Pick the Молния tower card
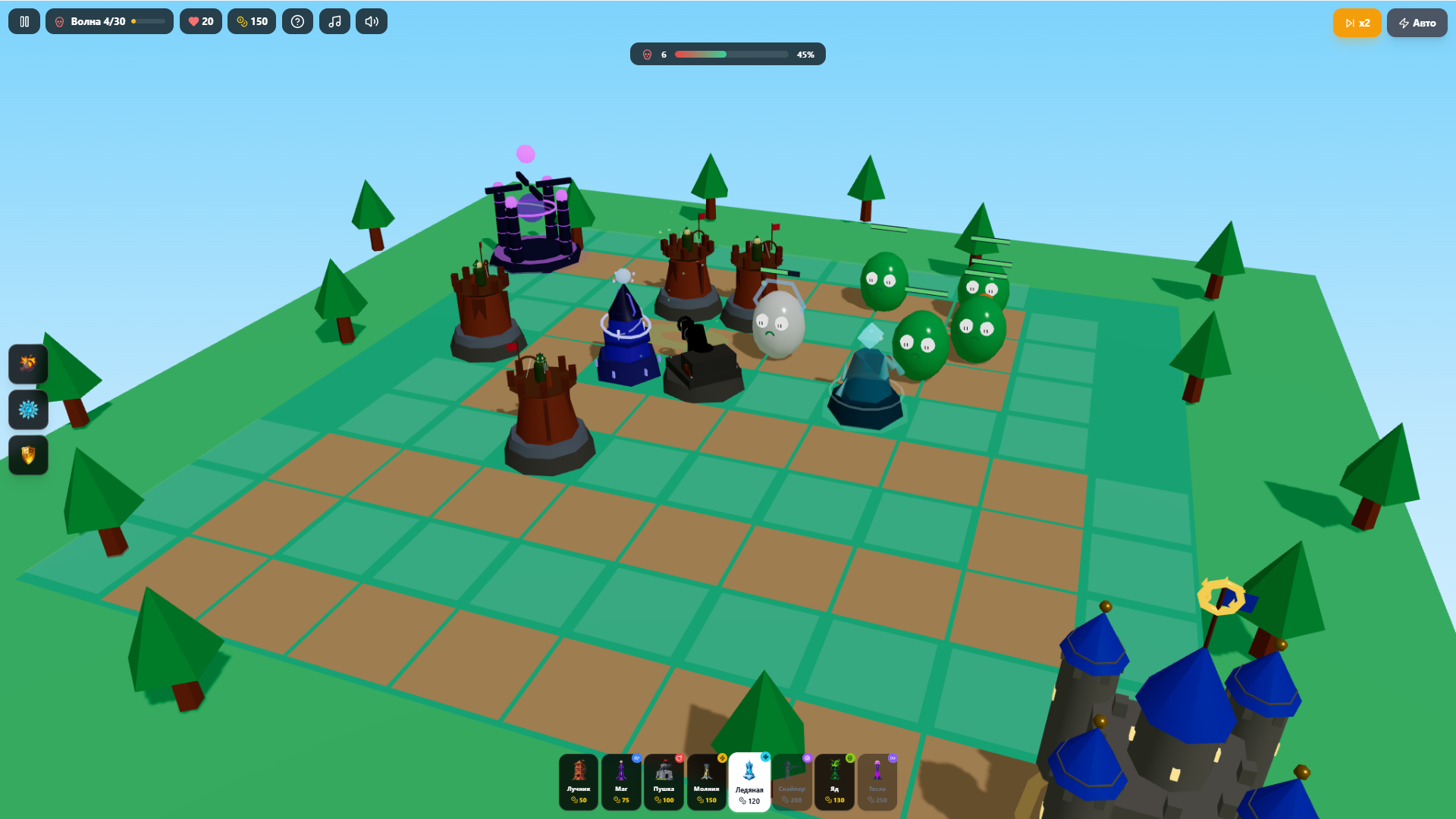1456x819 pixels. pyautogui.click(x=706, y=783)
